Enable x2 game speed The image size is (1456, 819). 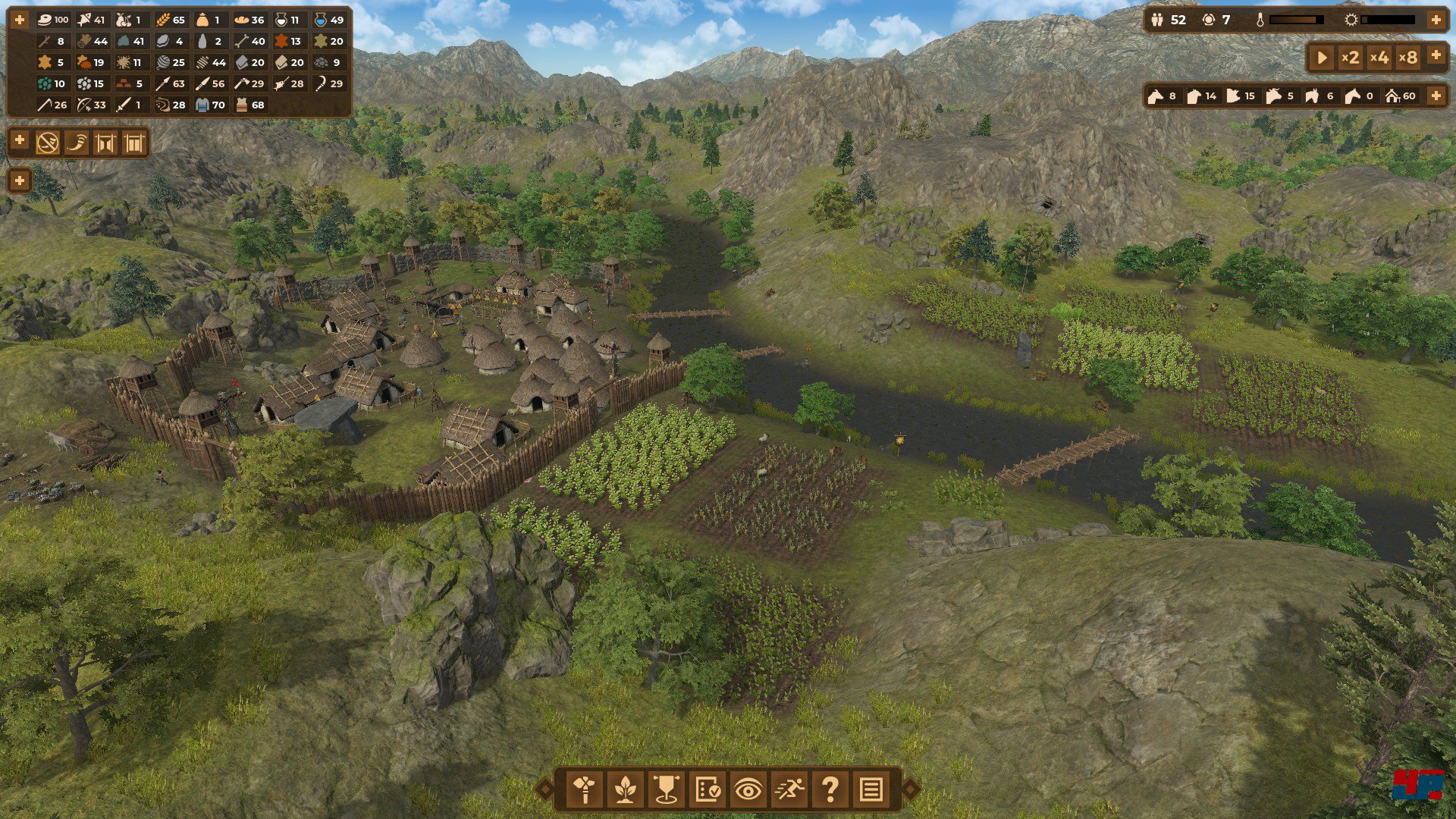tap(1349, 57)
